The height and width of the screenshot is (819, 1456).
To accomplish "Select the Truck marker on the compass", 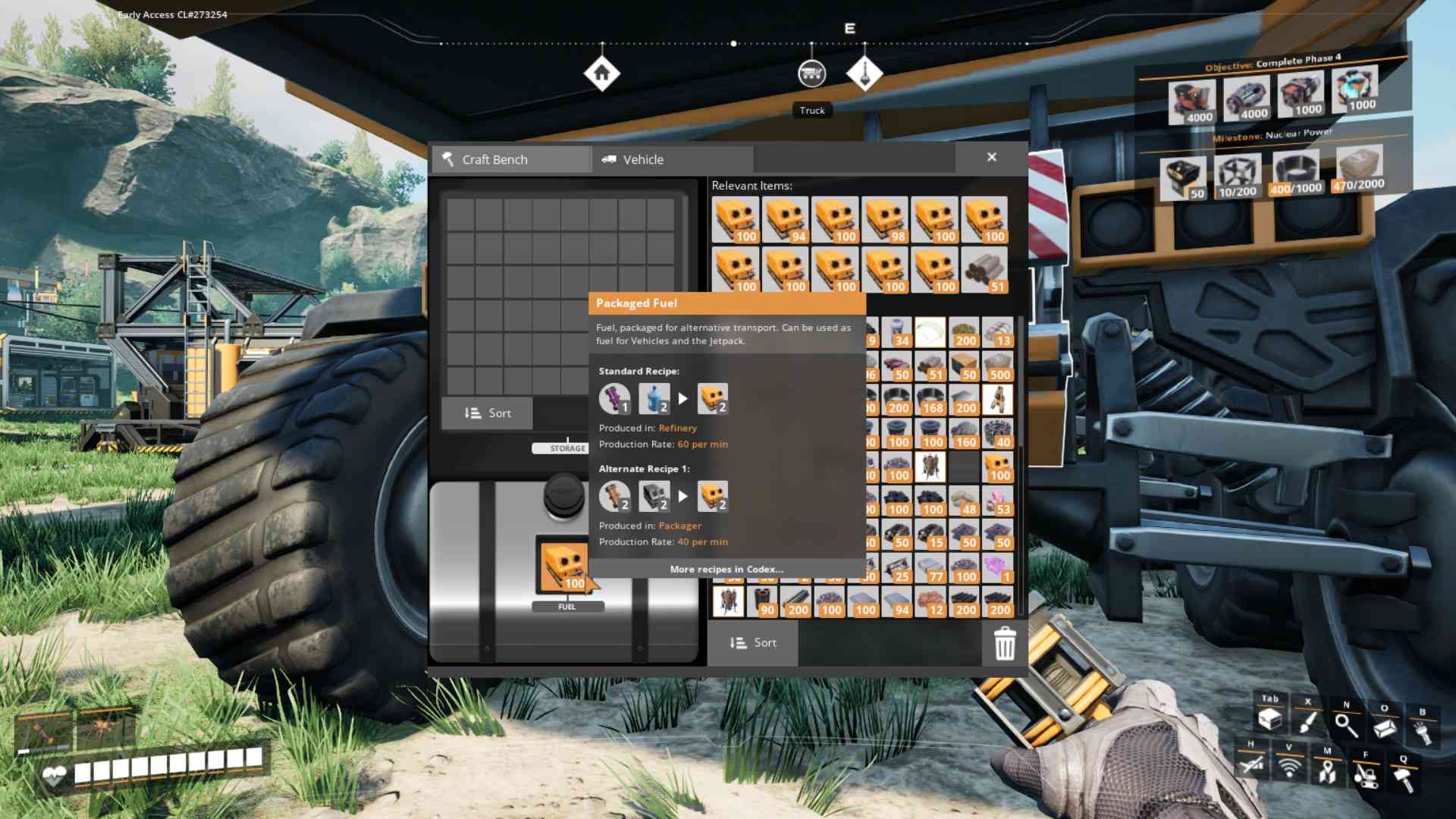I will [x=811, y=72].
